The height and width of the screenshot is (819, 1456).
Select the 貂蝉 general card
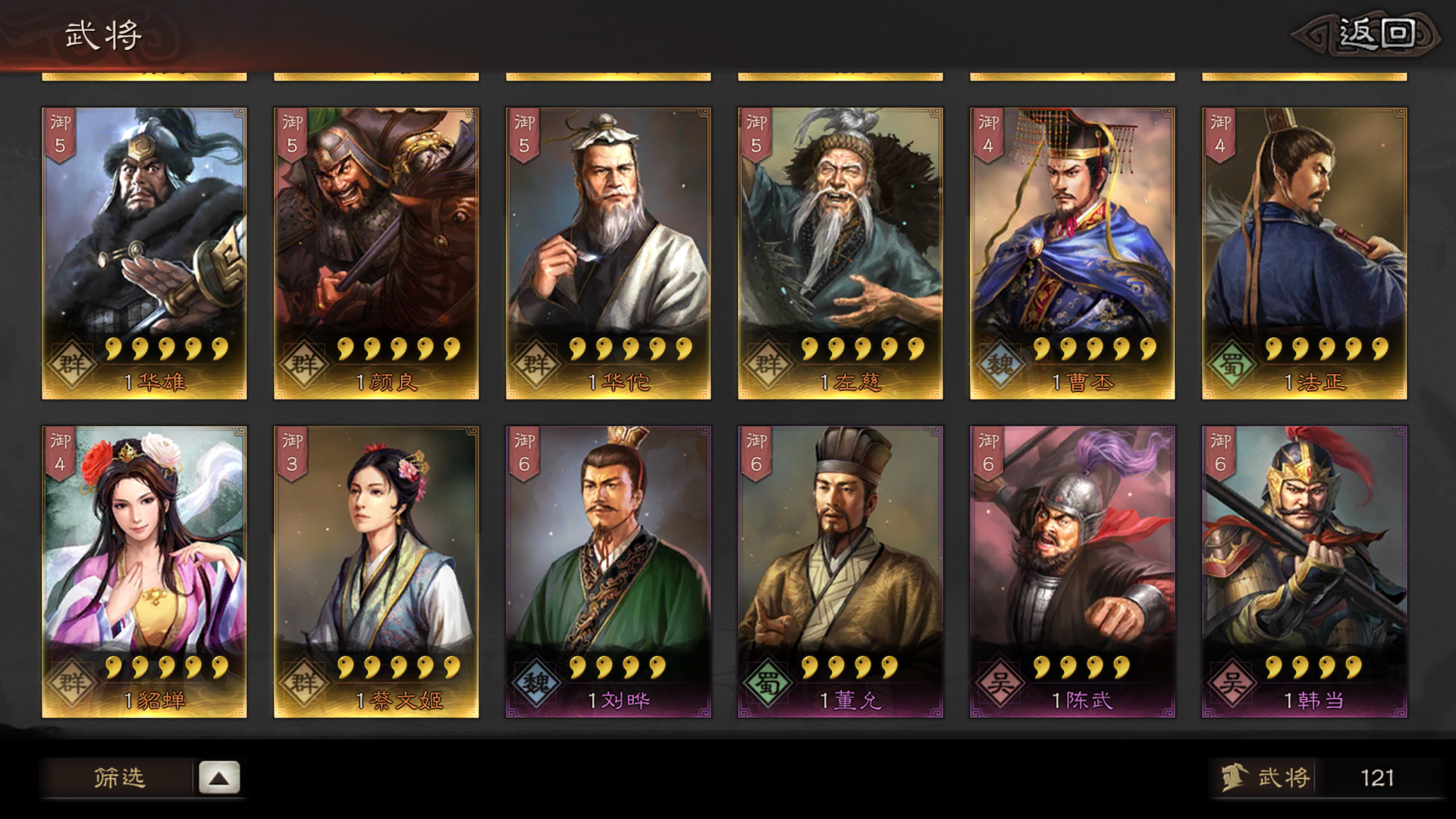coord(144,572)
